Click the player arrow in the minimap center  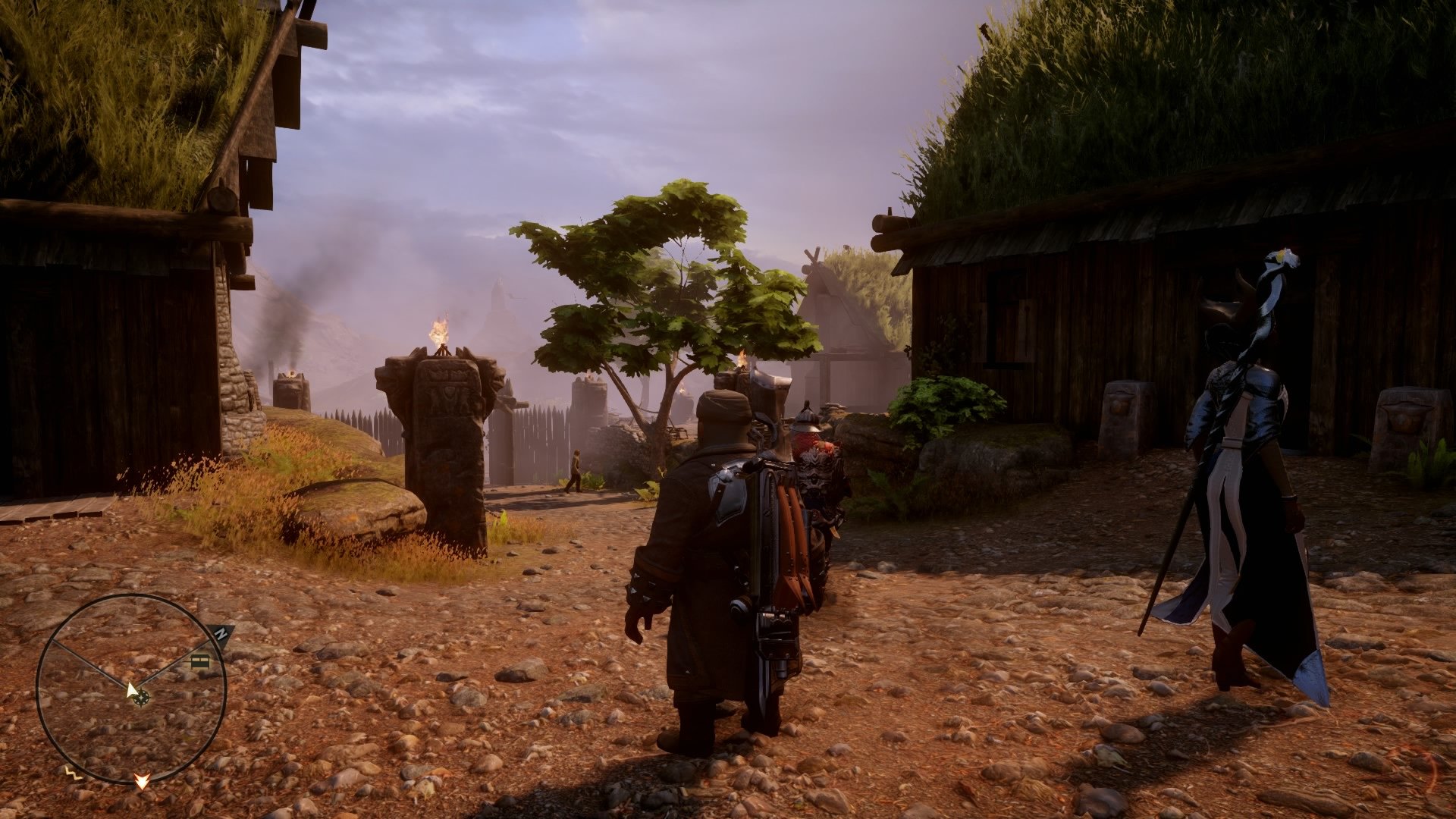(x=132, y=689)
